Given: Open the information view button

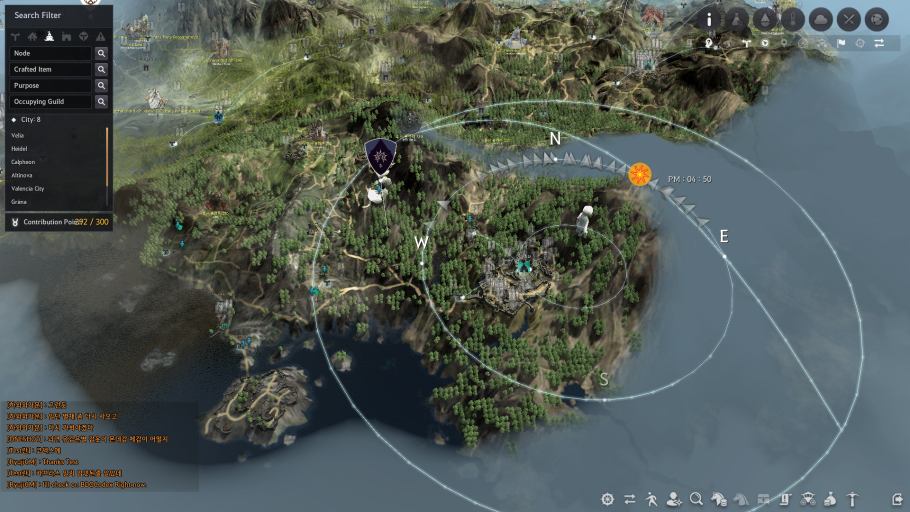Looking at the screenshot, I should click(710, 19).
